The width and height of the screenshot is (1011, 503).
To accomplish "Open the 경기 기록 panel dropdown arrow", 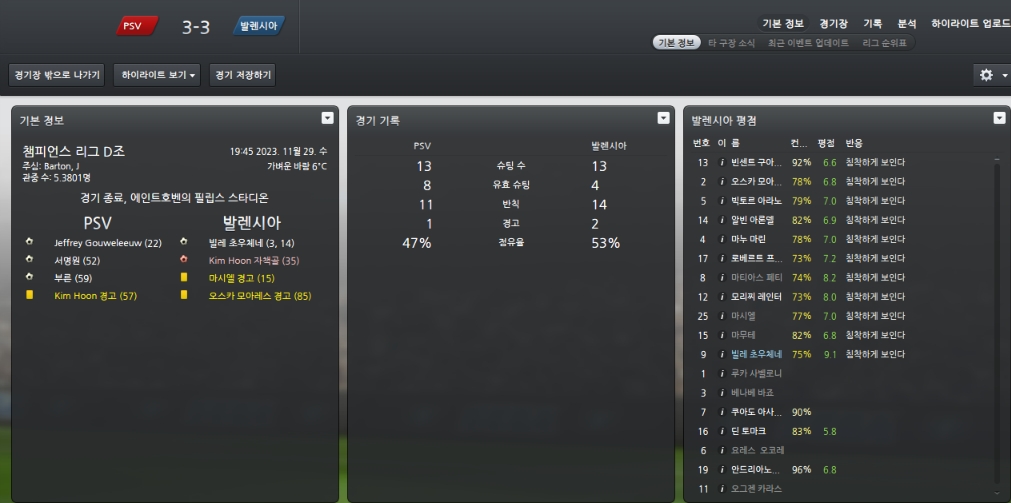I will point(662,118).
